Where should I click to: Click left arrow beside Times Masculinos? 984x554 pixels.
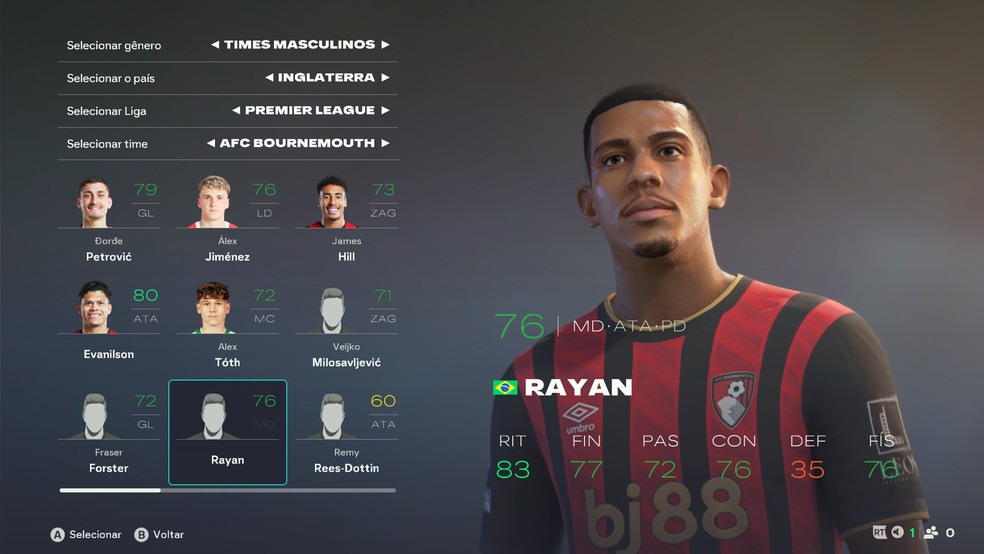pos(215,45)
